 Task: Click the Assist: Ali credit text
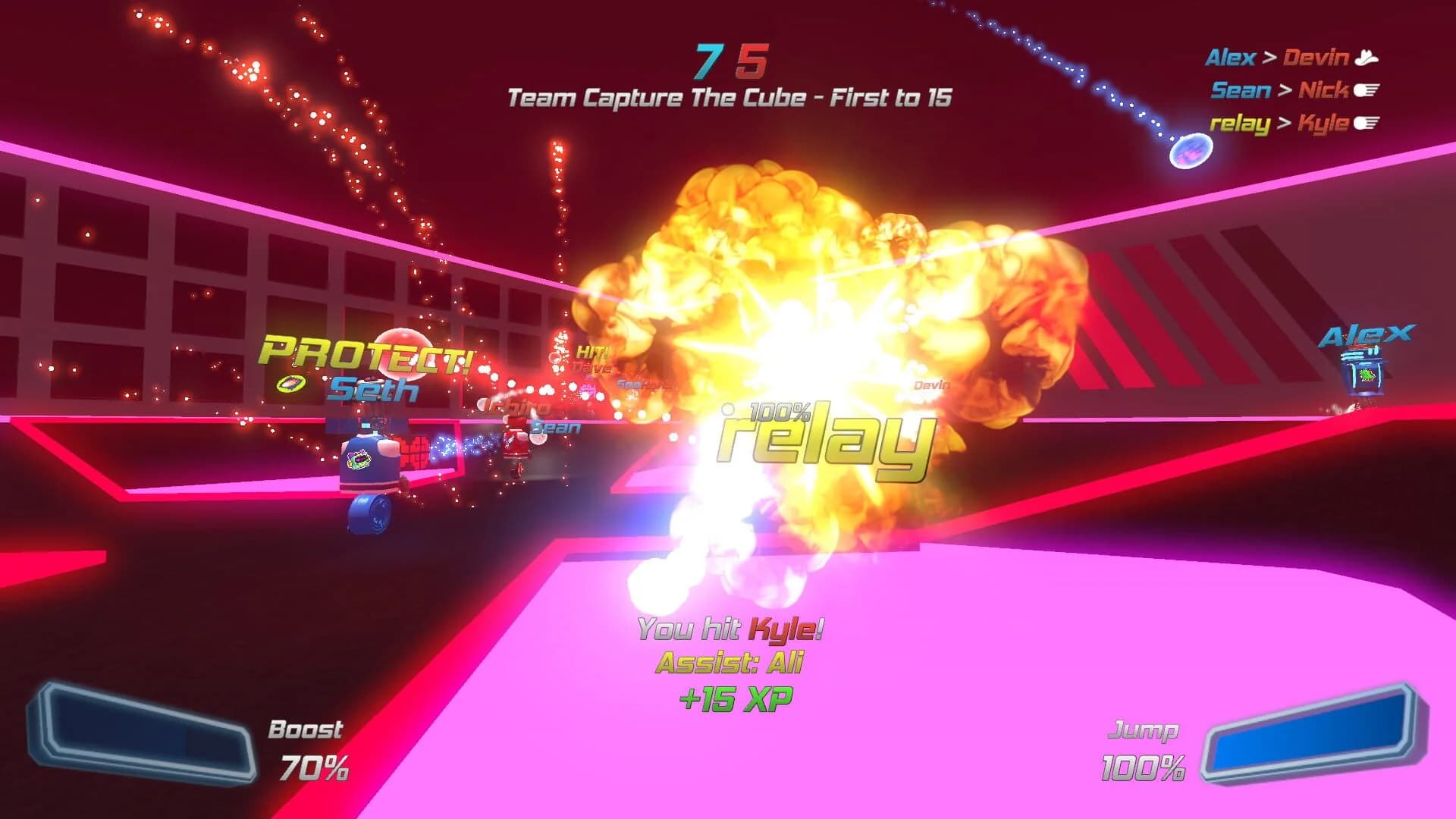pyautogui.click(x=730, y=664)
